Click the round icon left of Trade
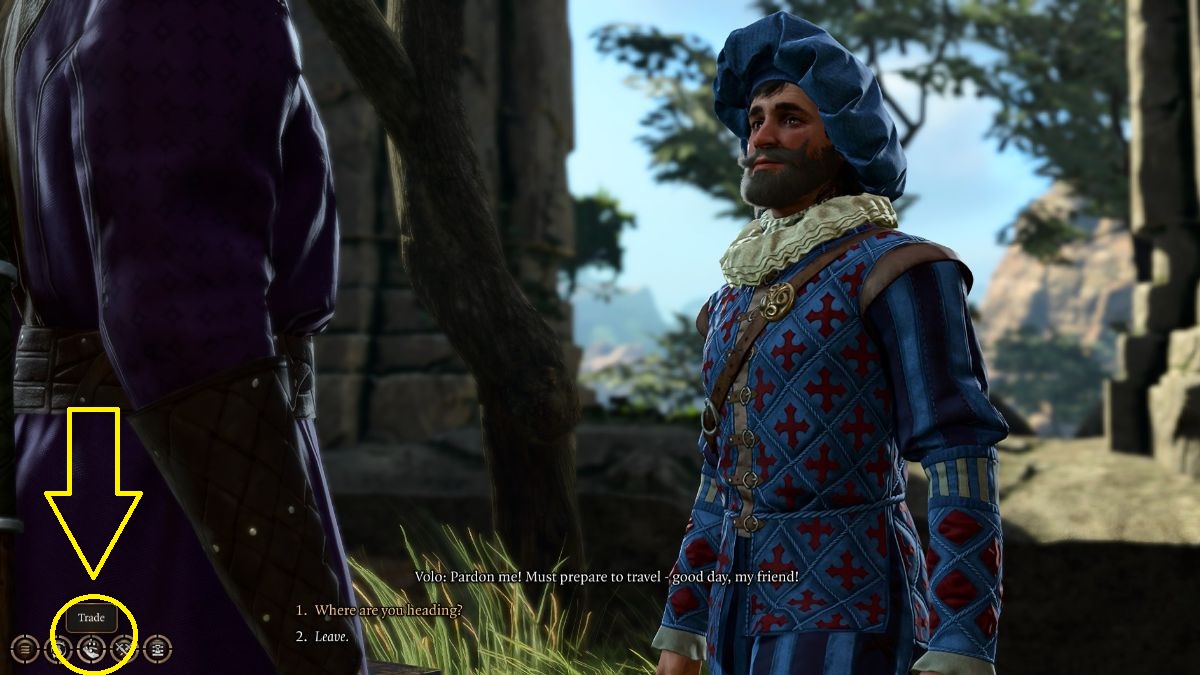 pos(58,649)
